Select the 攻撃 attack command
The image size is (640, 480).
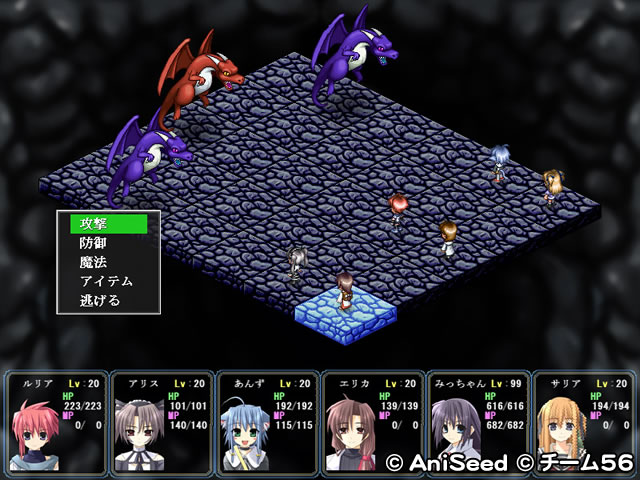[108, 223]
